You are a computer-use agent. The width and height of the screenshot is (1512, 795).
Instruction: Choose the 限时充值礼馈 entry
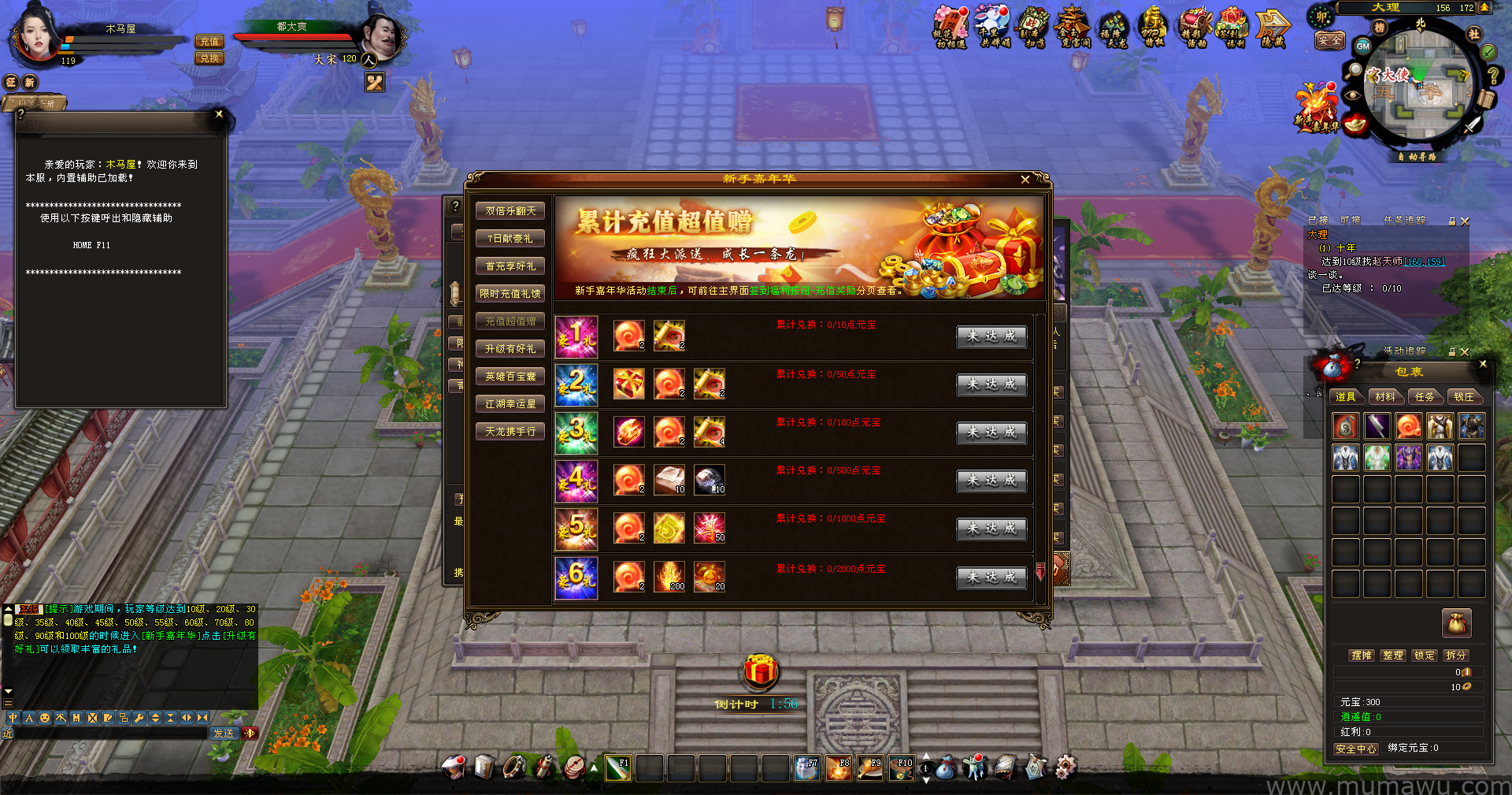[x=510, y=294]
